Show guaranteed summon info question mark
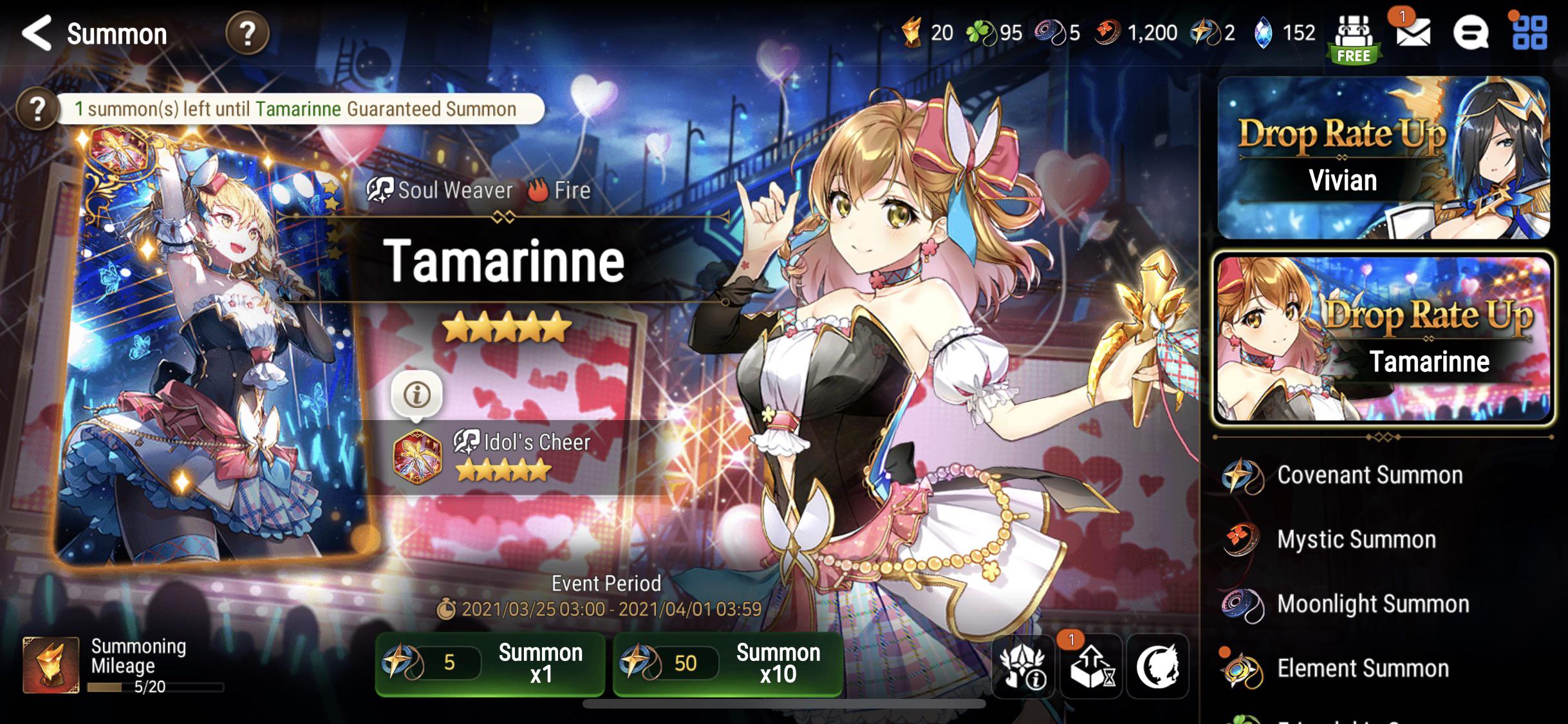1568x724 pixels. 37,109
